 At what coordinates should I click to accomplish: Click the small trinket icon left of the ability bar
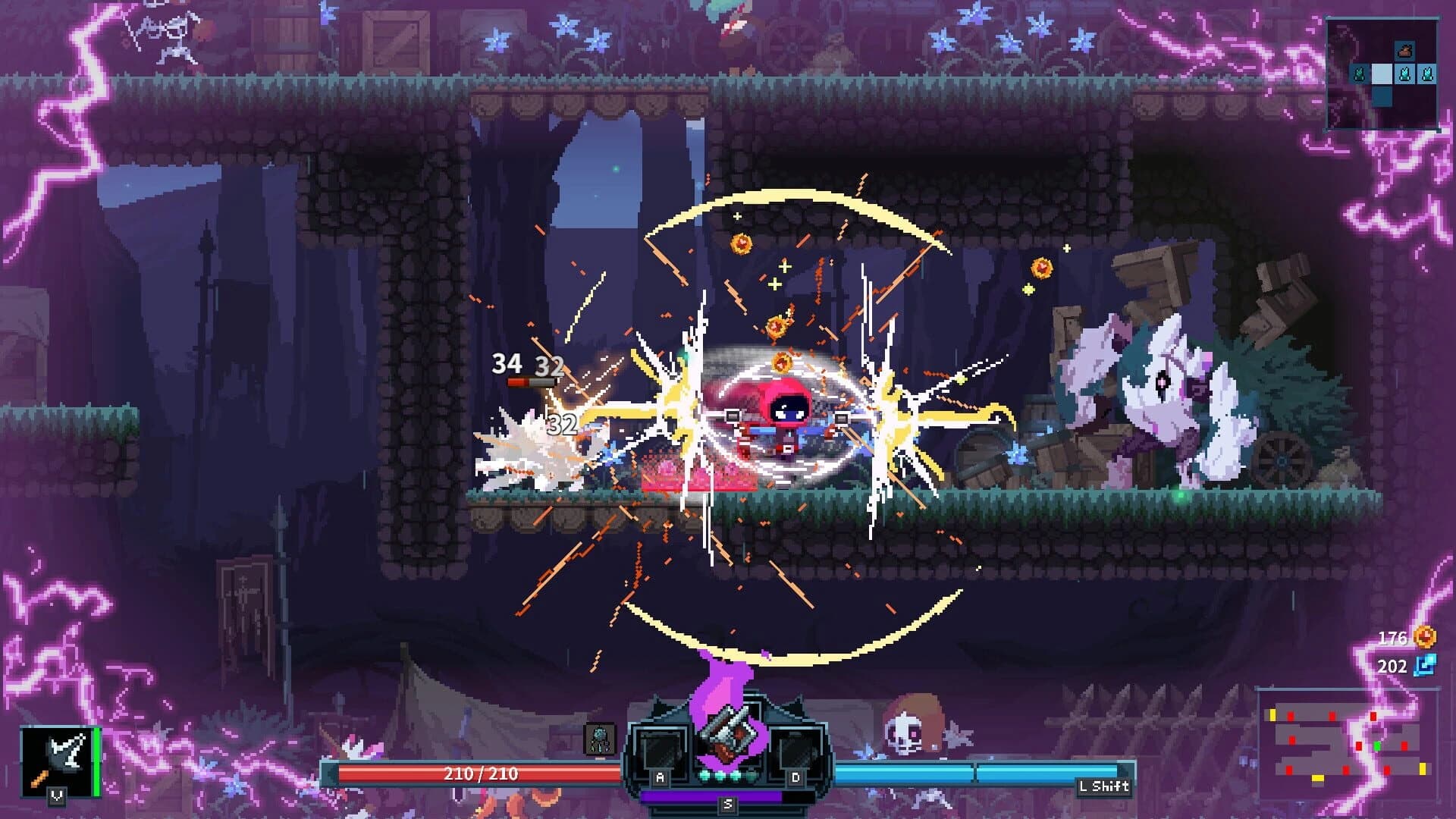tap(599, 739)
